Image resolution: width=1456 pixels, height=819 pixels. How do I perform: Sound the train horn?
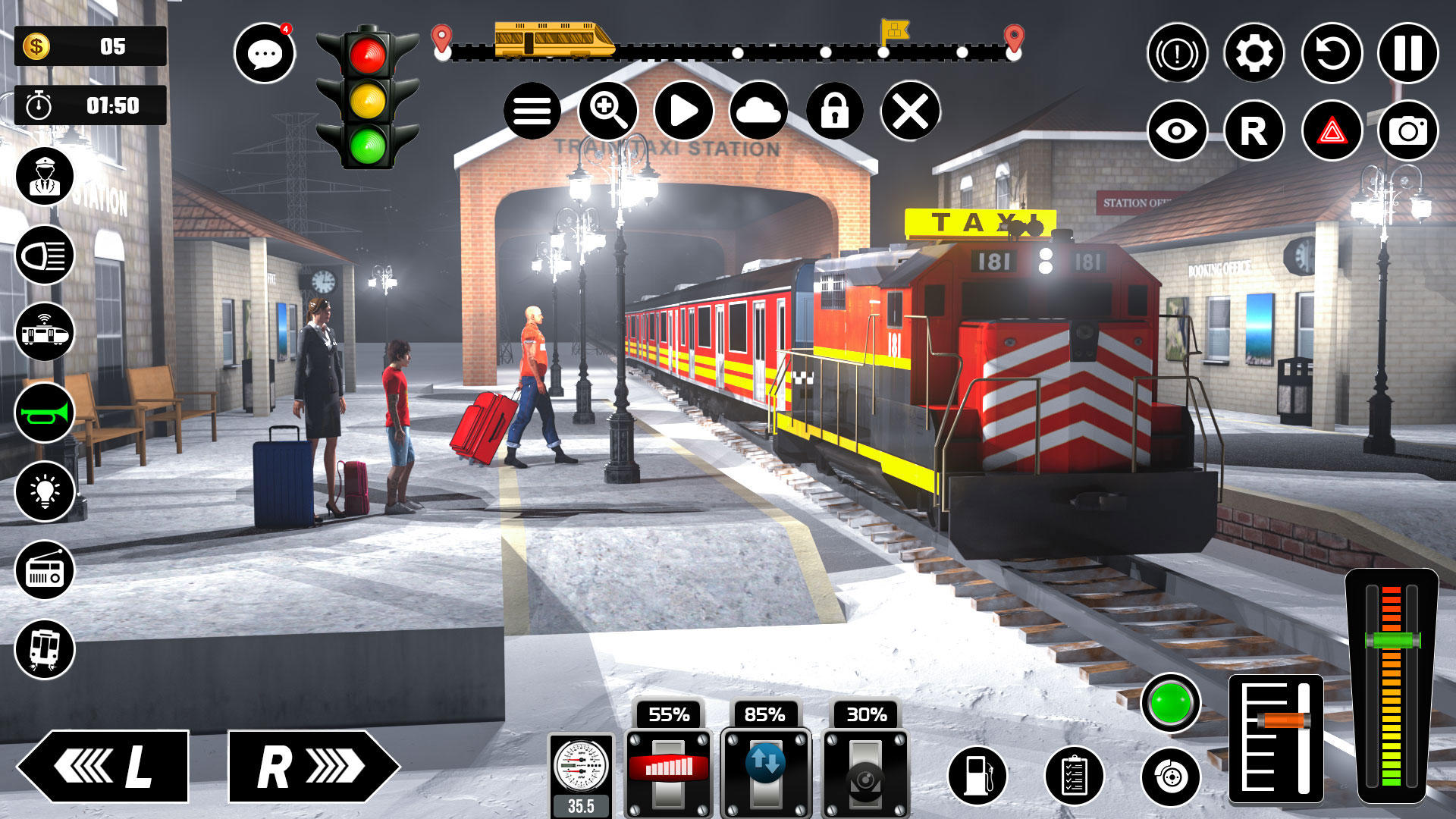click(45, 413)
